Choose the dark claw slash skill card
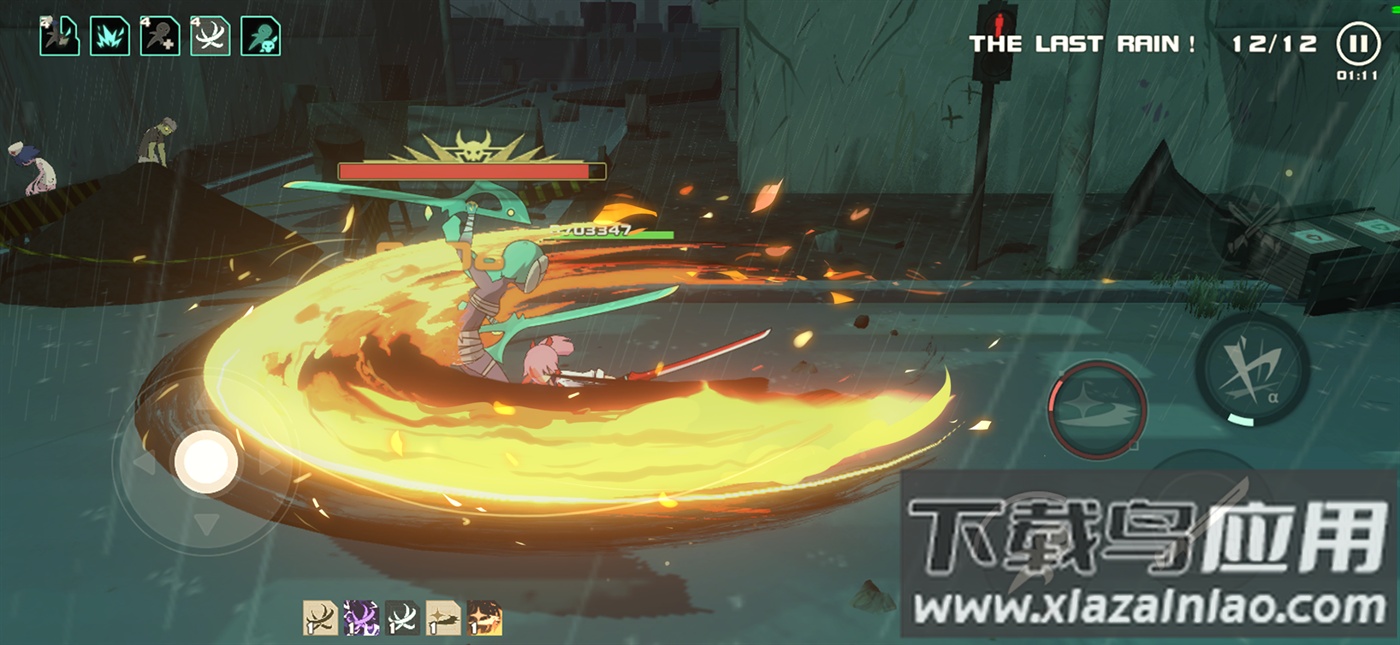1400x645 pixels. point(402,618)
